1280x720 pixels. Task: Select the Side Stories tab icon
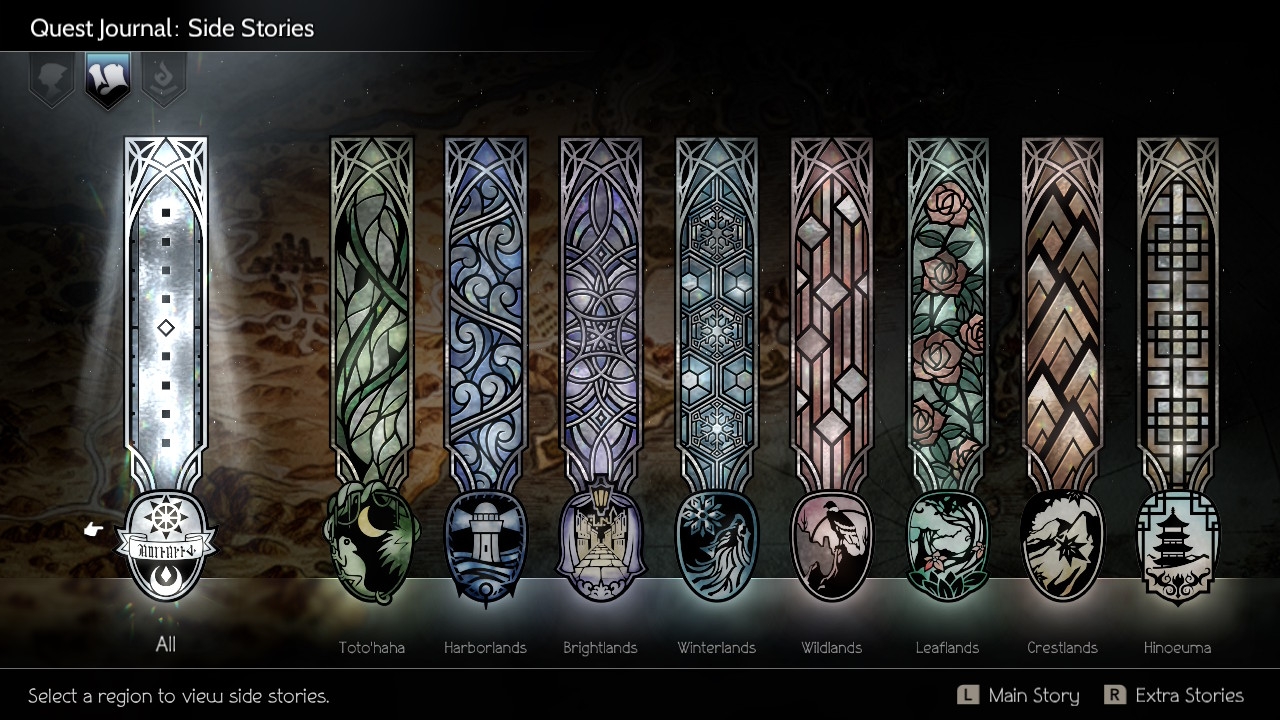click(x=108, y=80)
